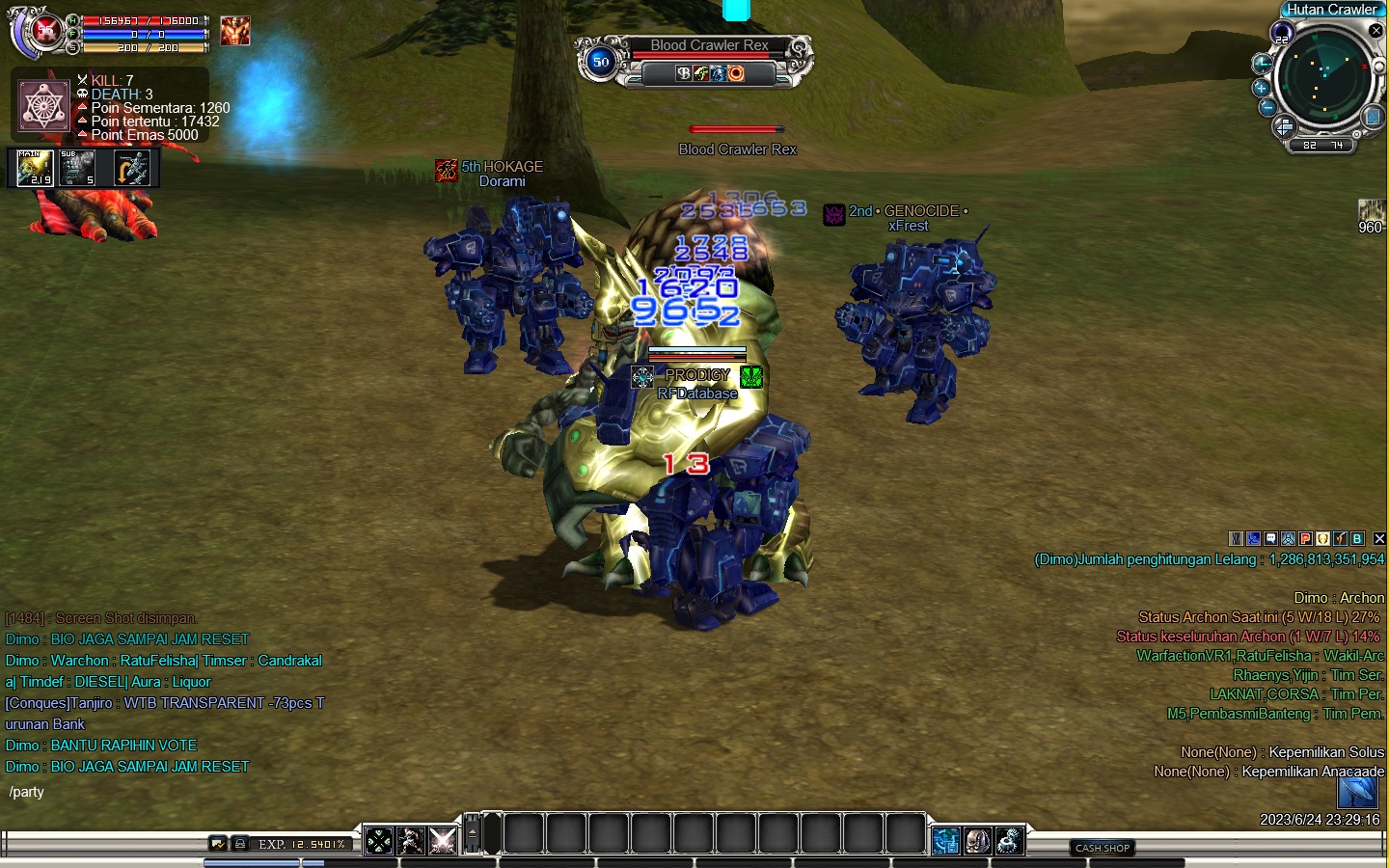Toggle the B chat filter icon
This screenshot has width=1389, height=868.
[1357, 539]
